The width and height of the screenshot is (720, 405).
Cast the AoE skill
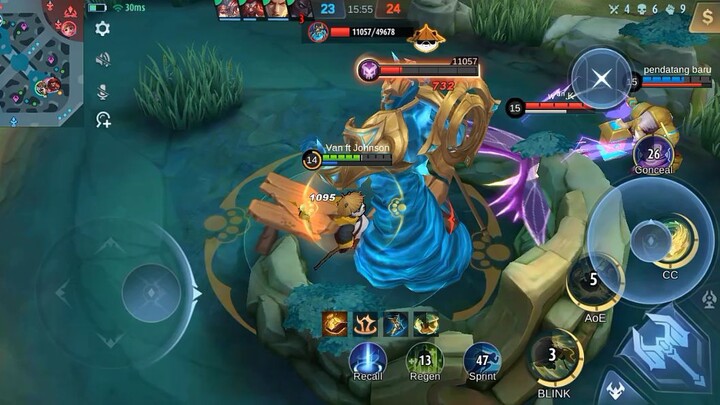(594, 284)
